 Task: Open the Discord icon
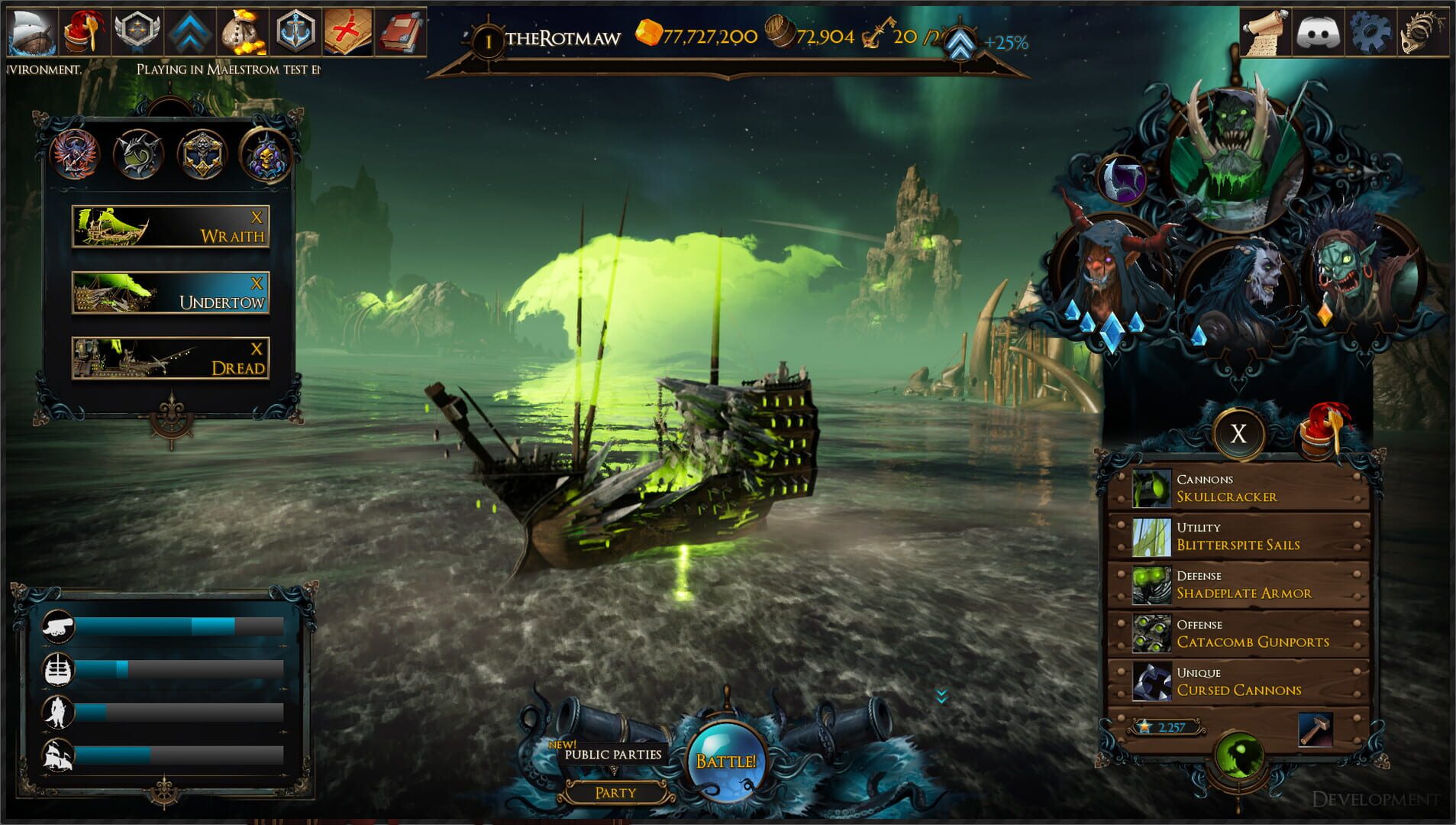click(1318, 31)
